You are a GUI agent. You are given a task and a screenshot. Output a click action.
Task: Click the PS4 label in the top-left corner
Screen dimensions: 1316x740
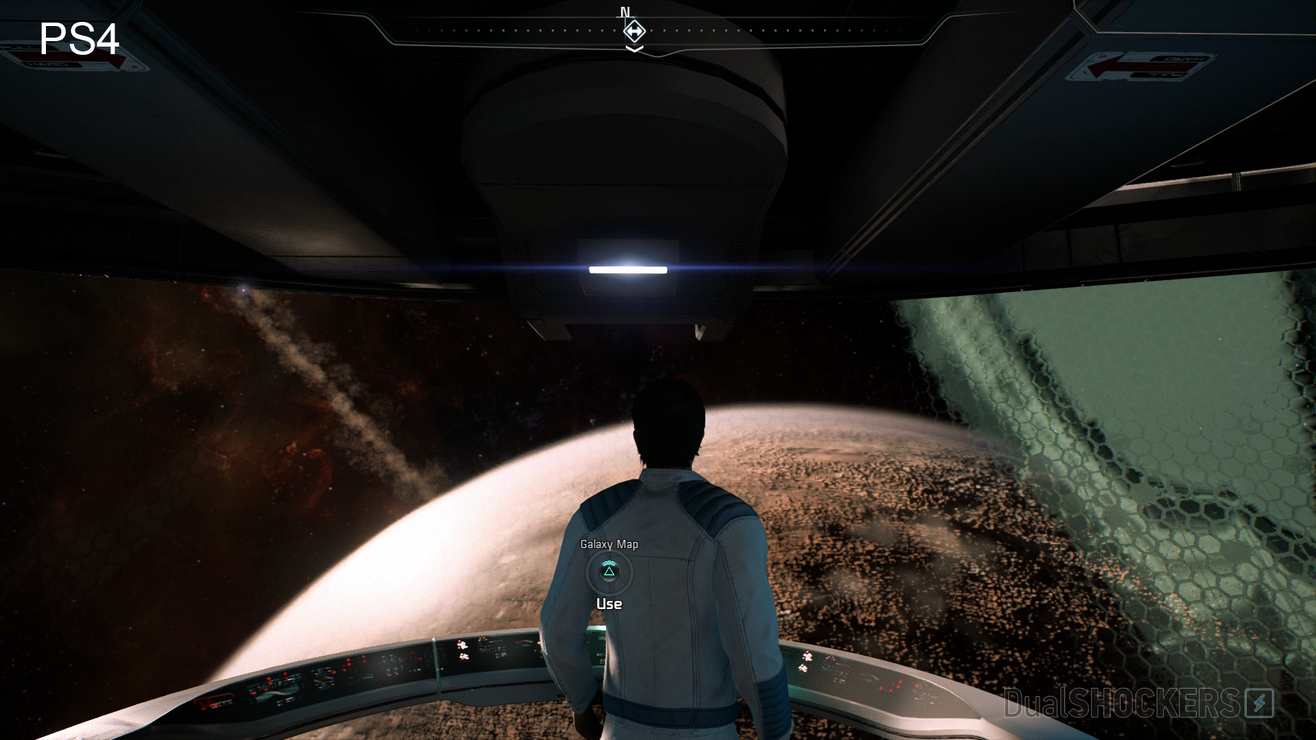pos(80,40)
